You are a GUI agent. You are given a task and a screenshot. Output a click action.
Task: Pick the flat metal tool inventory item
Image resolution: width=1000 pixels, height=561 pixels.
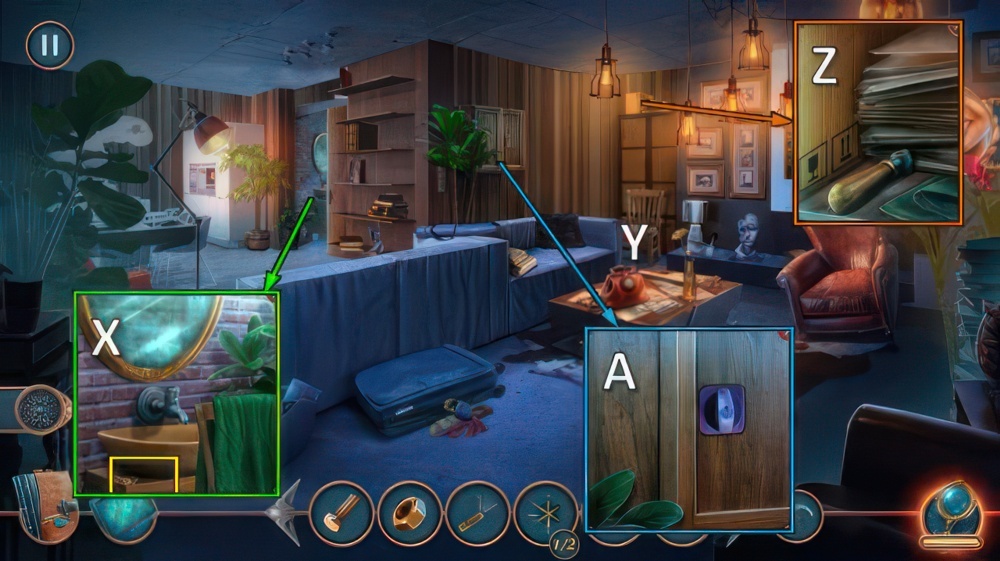(x=478, y=514)
